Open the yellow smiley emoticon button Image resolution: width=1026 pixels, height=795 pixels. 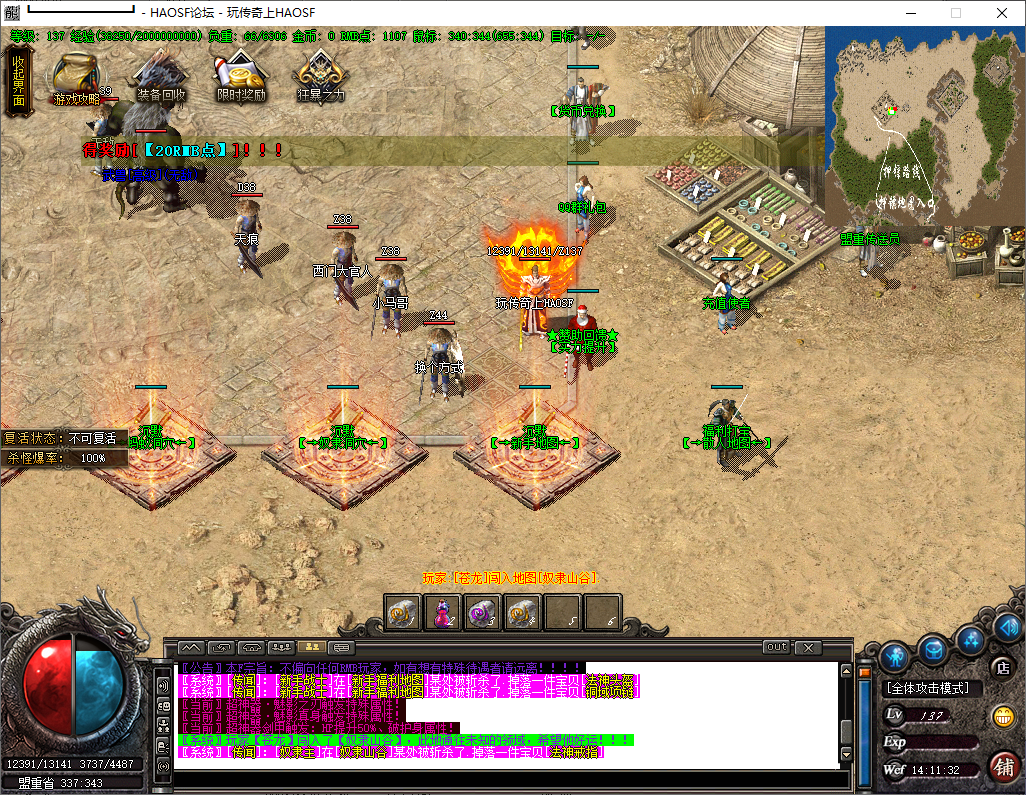(x=1003, y=716)
